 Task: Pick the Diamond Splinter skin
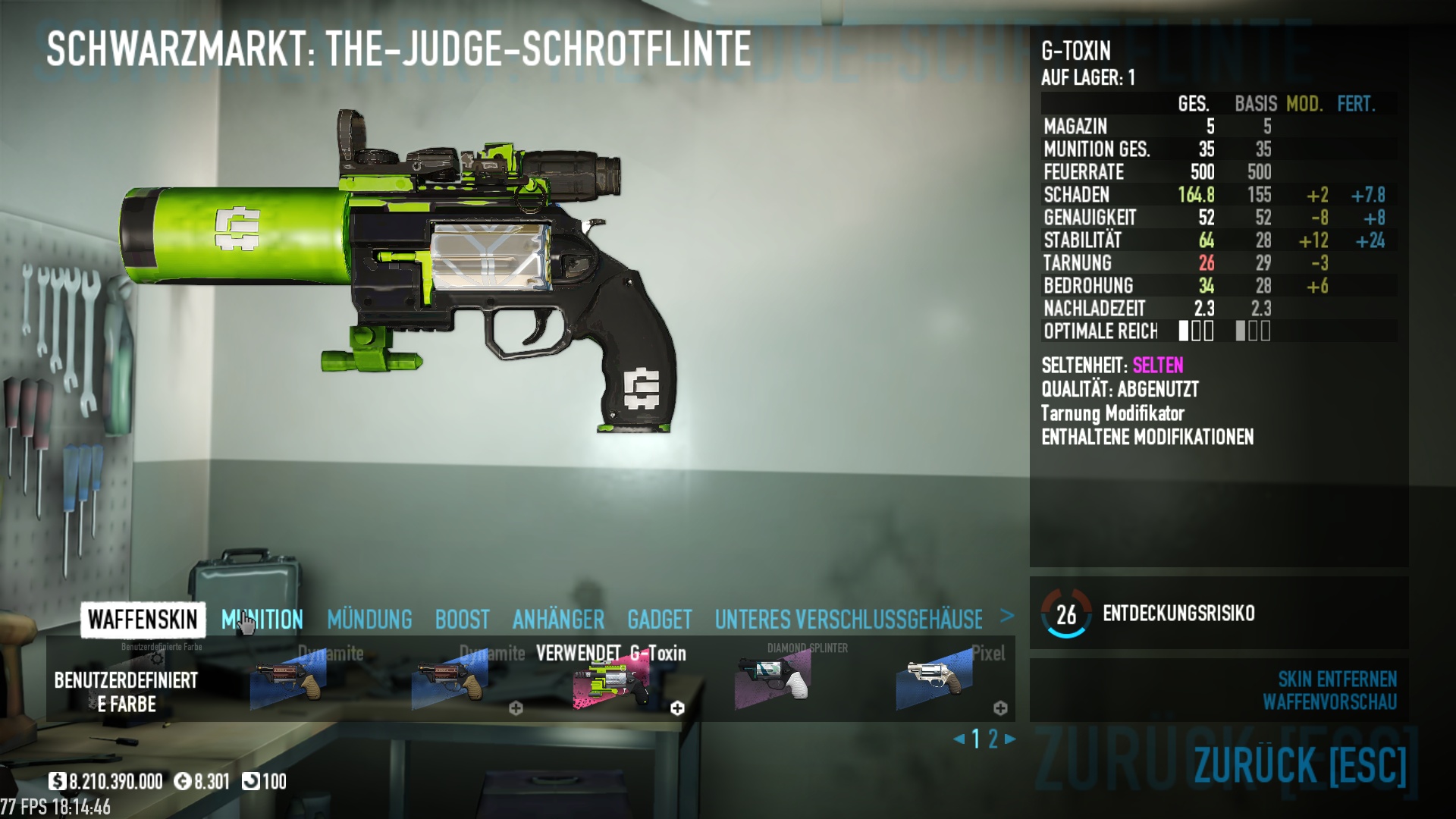[x=773, y=680]
